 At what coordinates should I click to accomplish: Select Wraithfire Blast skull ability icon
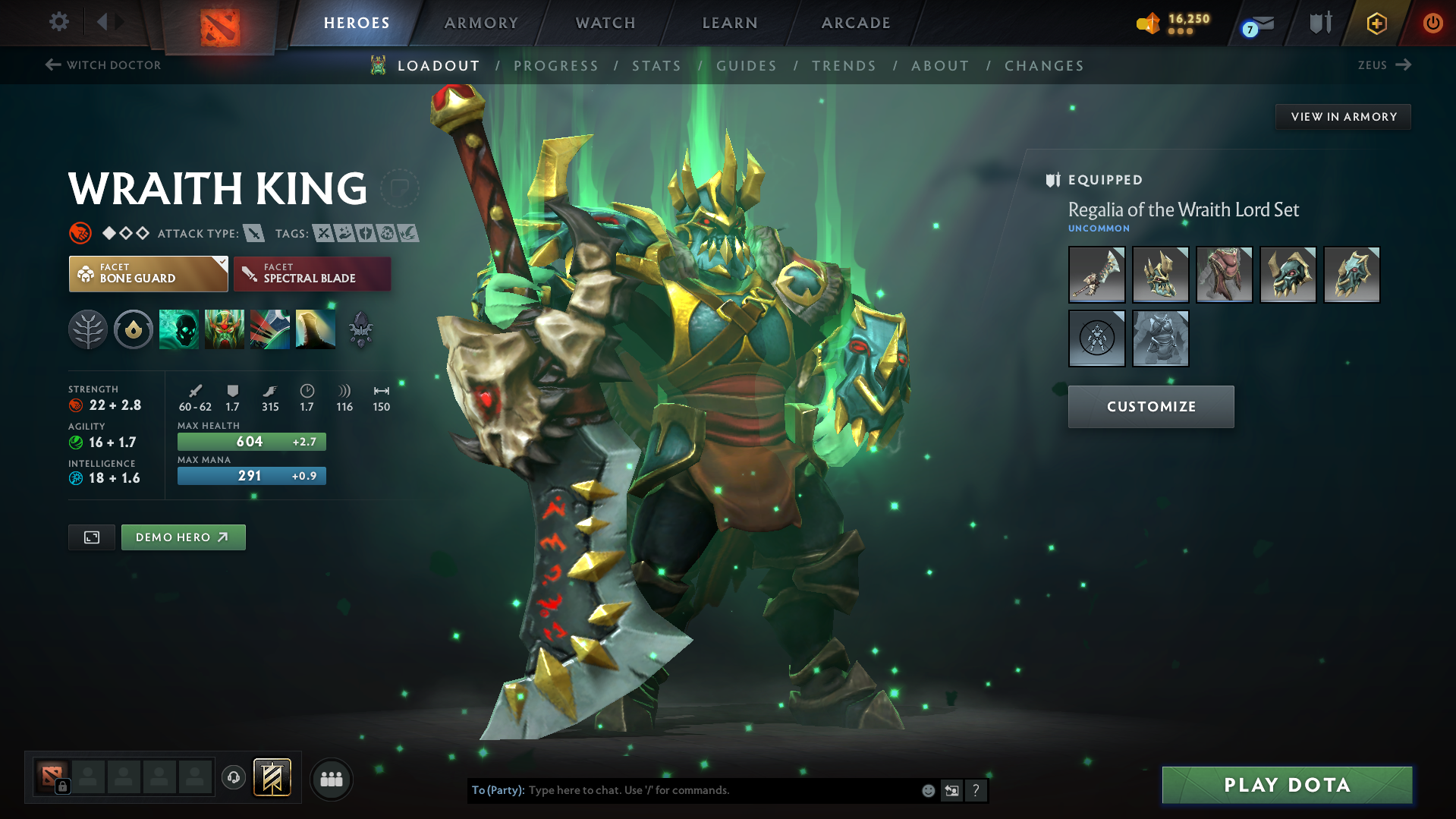pos(179,329)
